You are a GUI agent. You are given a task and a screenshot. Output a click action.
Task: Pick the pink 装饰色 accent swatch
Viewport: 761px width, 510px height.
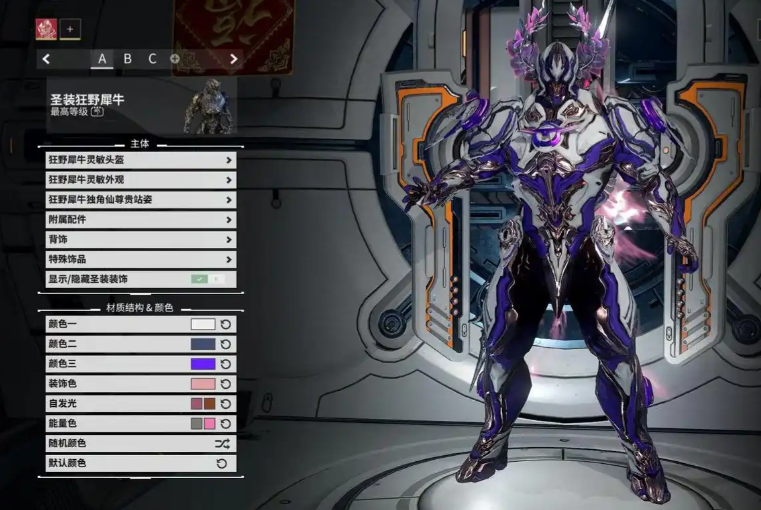tap(203, 384)
